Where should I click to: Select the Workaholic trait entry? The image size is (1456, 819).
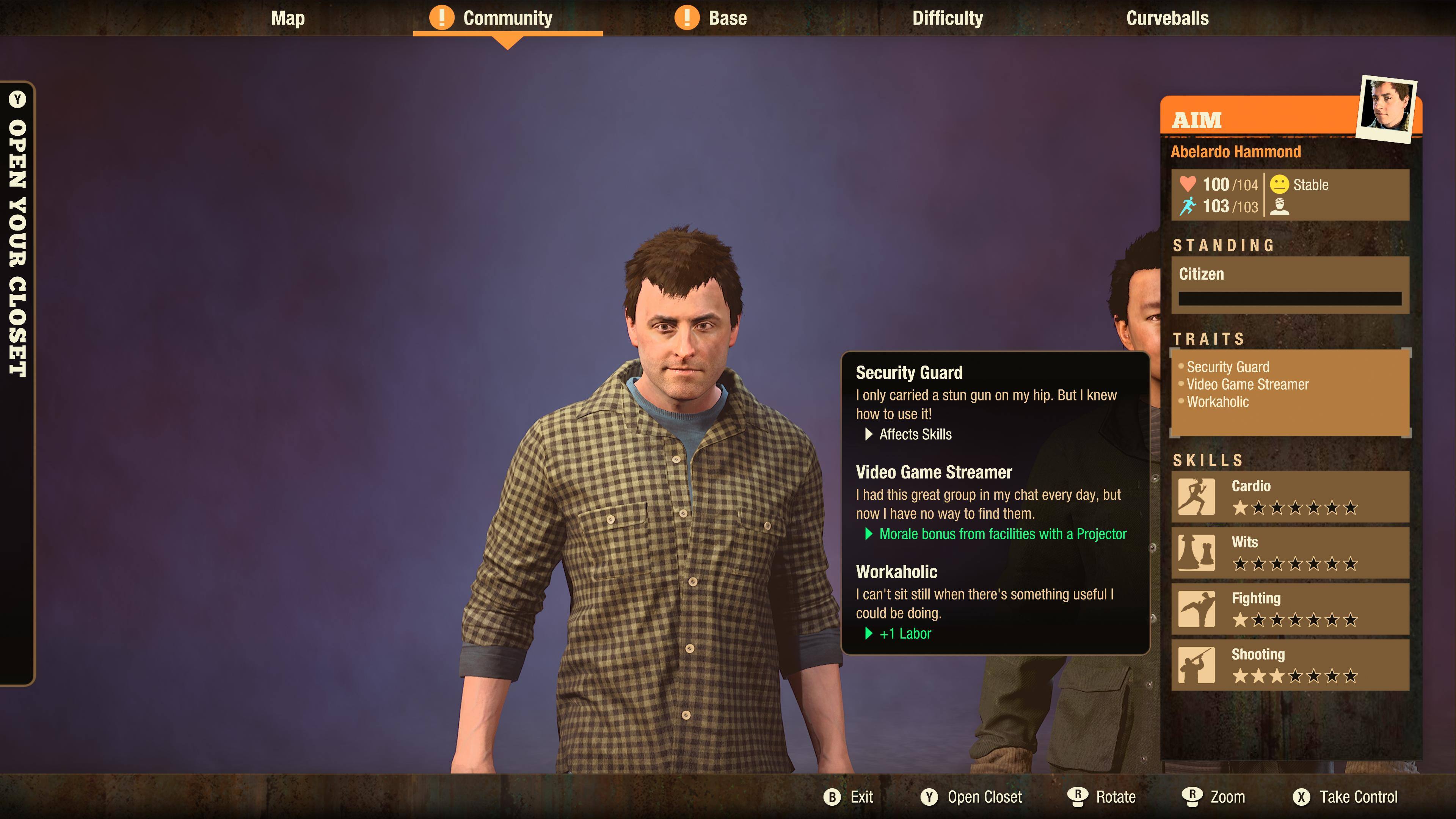point(1218,402)
